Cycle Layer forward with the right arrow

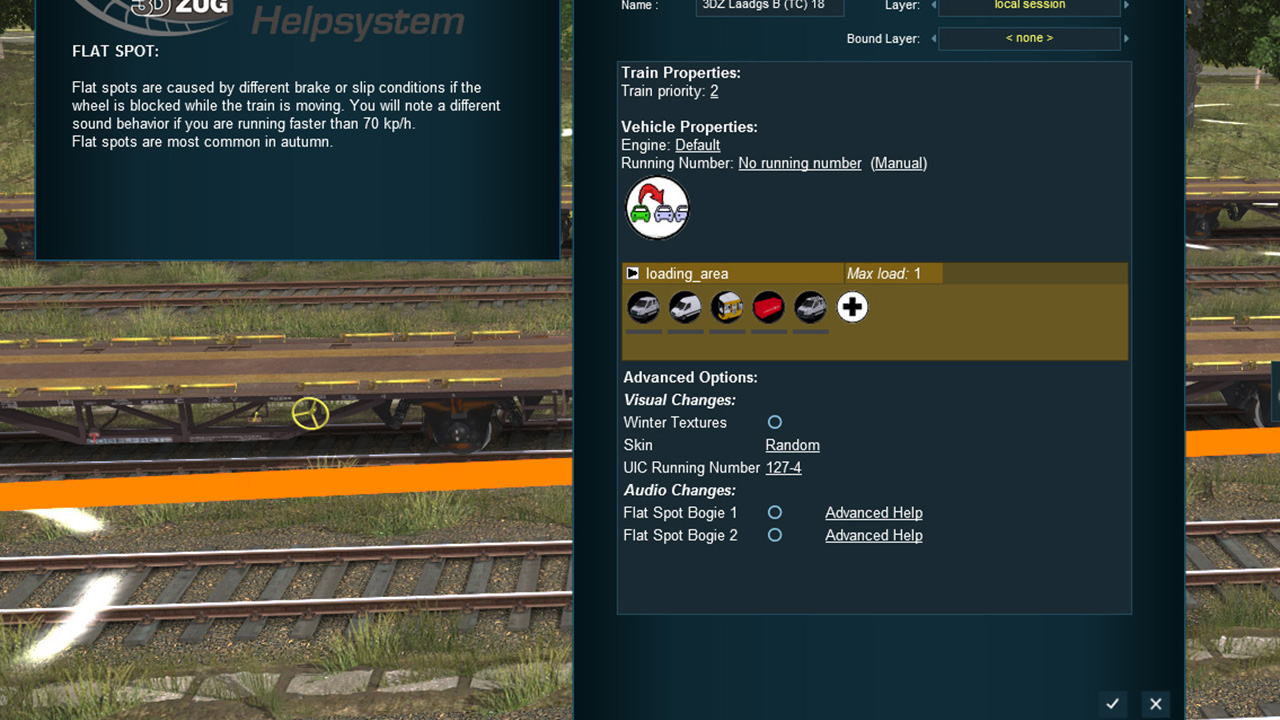(x=1125, y=6)
